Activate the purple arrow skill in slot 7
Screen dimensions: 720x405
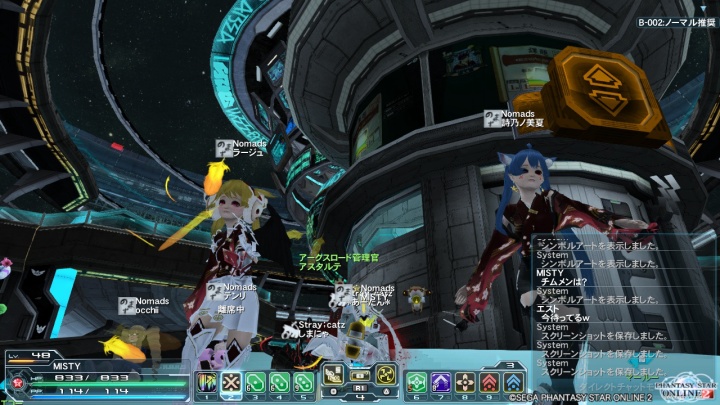441,383
